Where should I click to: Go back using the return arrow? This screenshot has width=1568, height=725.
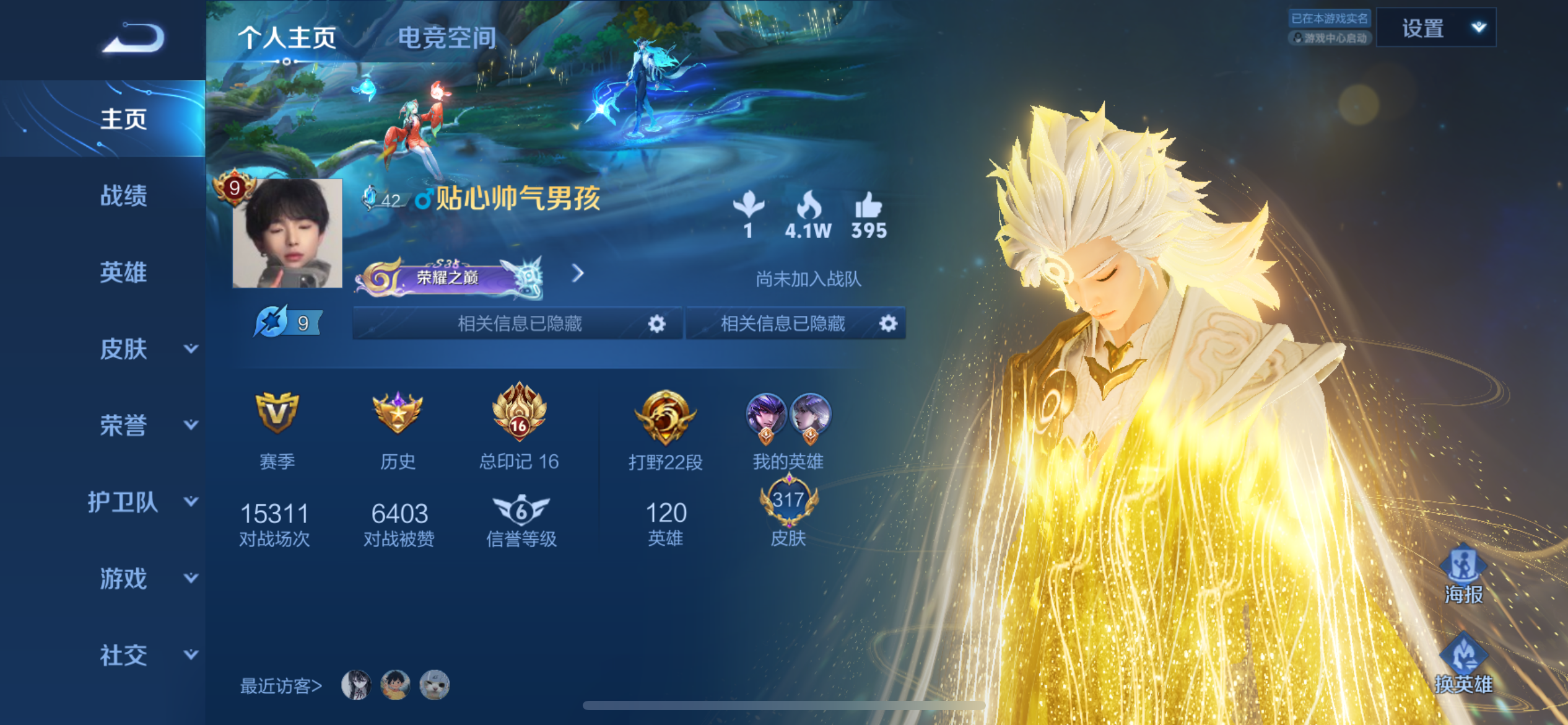(x=134, y=38)
